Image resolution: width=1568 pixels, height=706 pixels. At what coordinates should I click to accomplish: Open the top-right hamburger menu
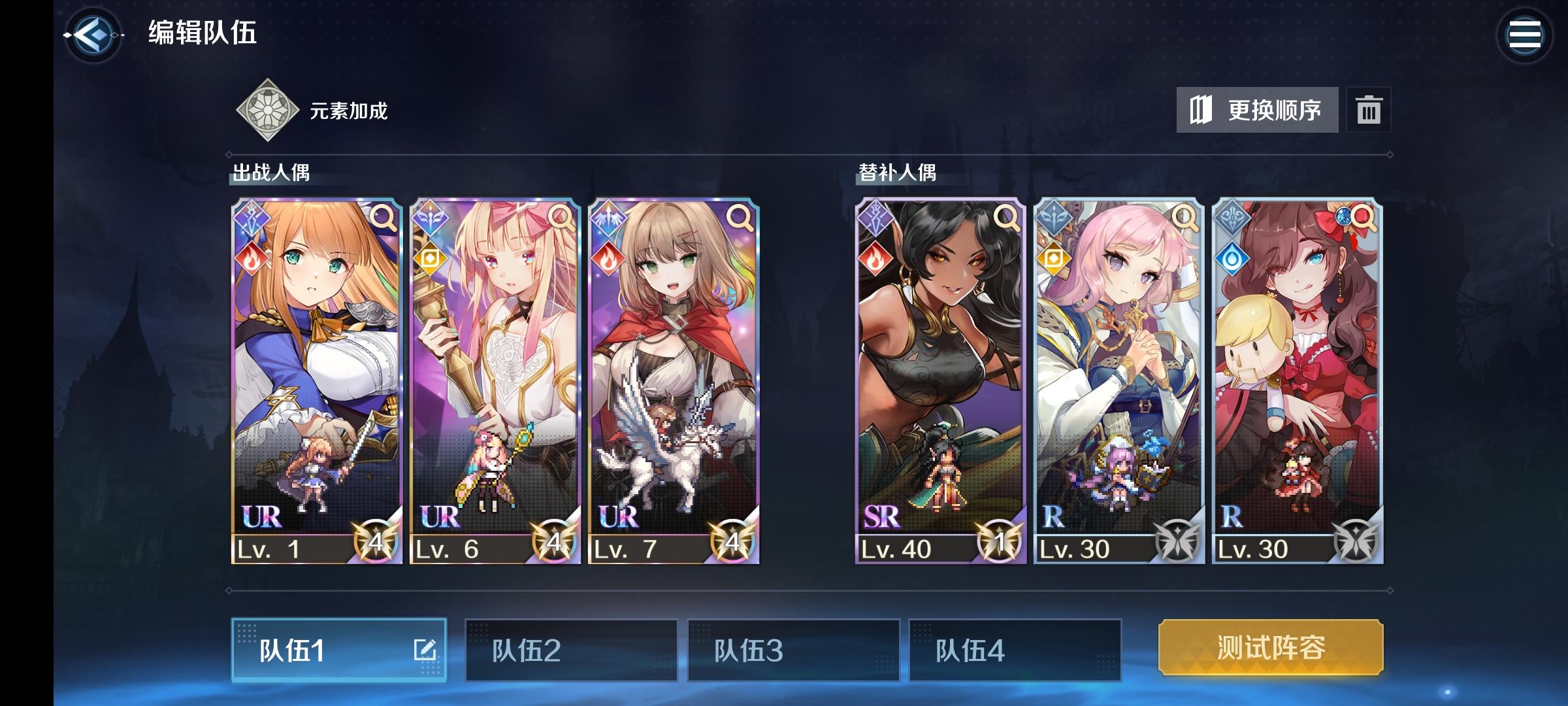[x=1525, y=34]
